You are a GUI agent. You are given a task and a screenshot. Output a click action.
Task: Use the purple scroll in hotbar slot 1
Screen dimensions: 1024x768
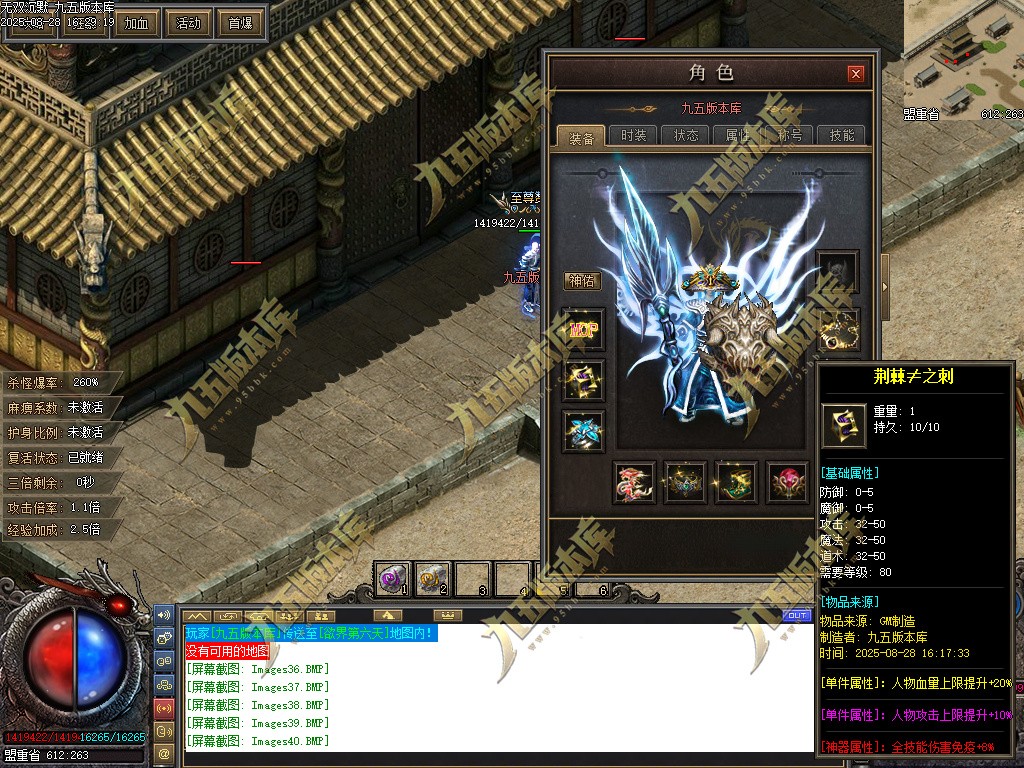[x=391, y=578]
